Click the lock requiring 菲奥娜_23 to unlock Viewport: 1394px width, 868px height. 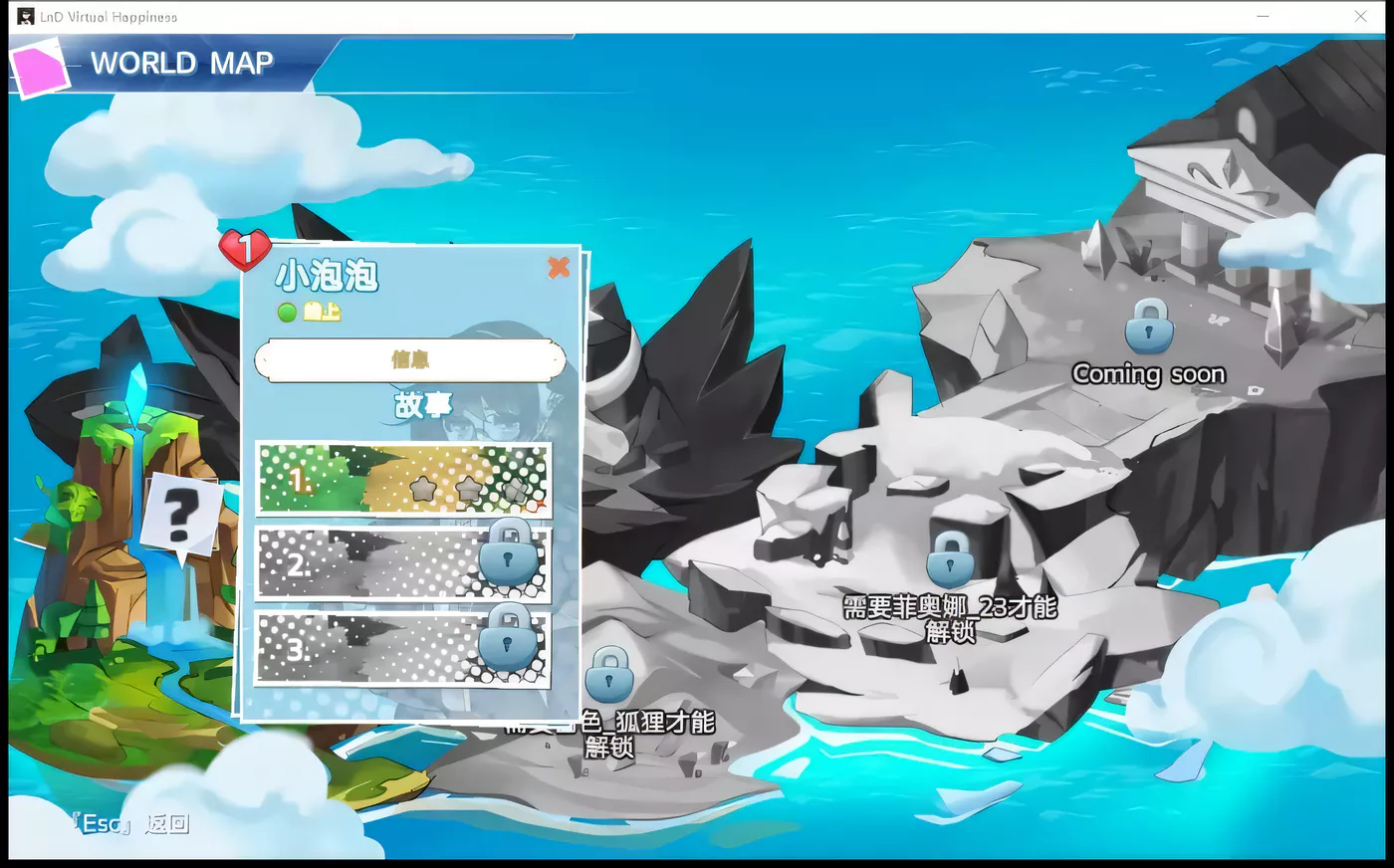950,559
